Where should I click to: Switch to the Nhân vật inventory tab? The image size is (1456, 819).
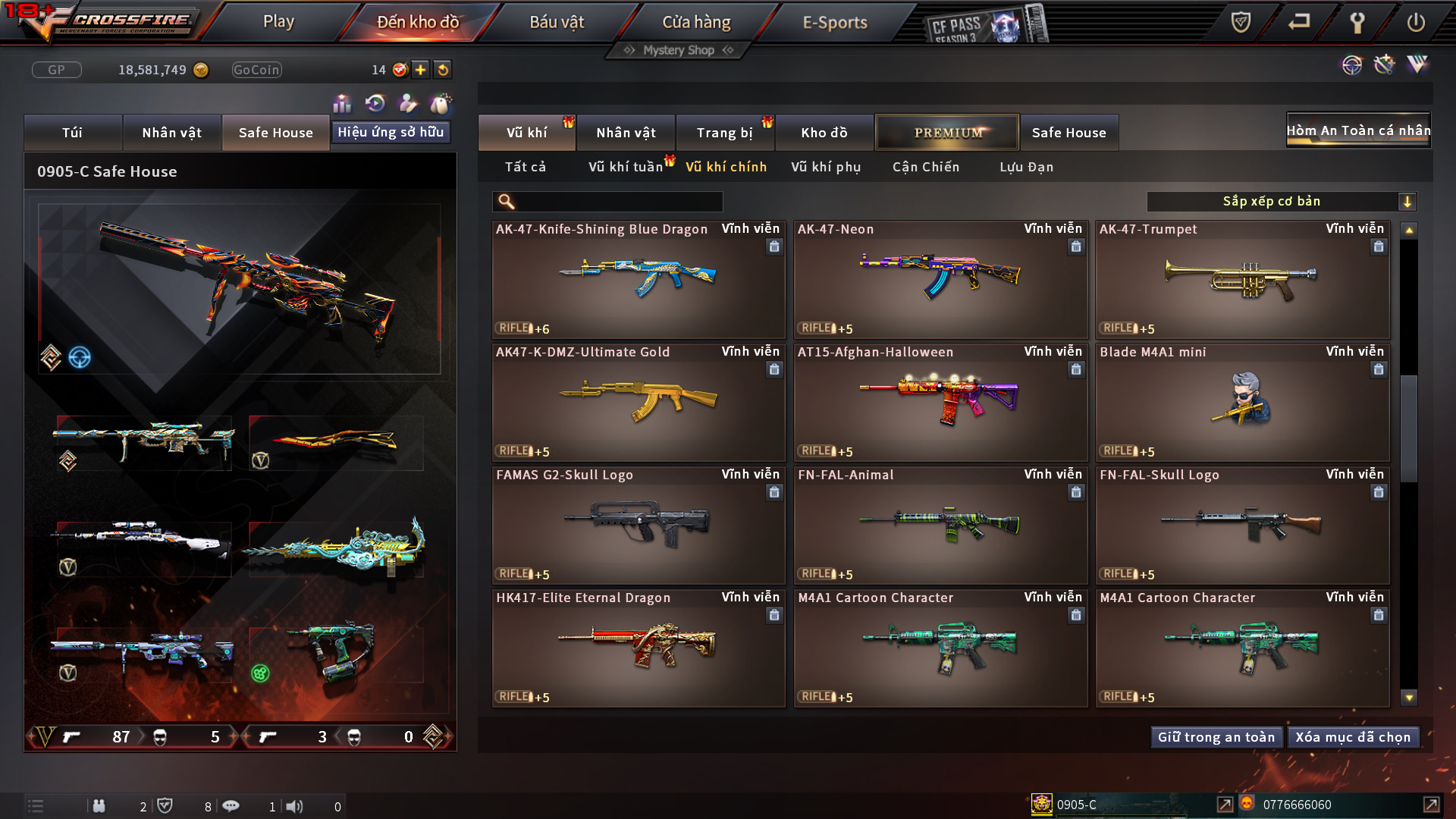[x=626, y=133]
